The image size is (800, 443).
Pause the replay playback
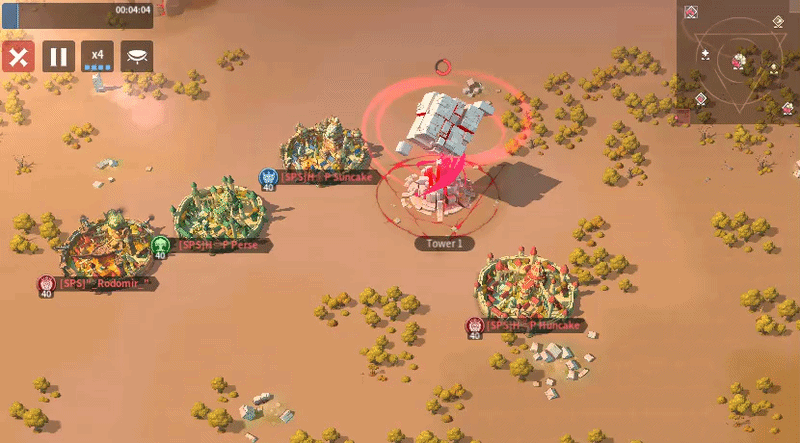click(57, 56)
